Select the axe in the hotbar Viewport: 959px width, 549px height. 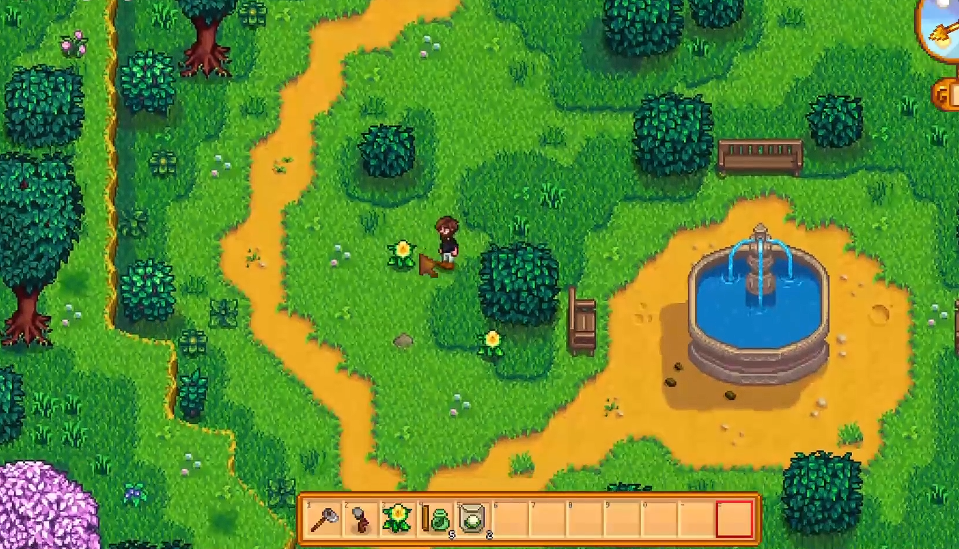coord(324,518)
